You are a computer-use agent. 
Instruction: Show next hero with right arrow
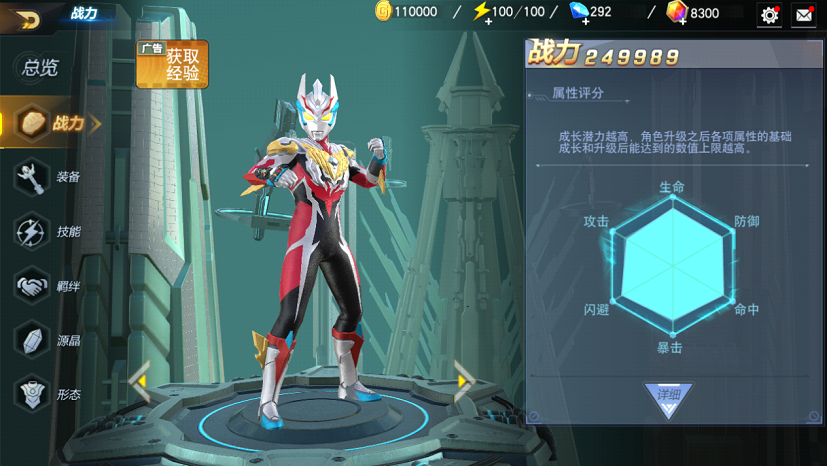(463, 380)
